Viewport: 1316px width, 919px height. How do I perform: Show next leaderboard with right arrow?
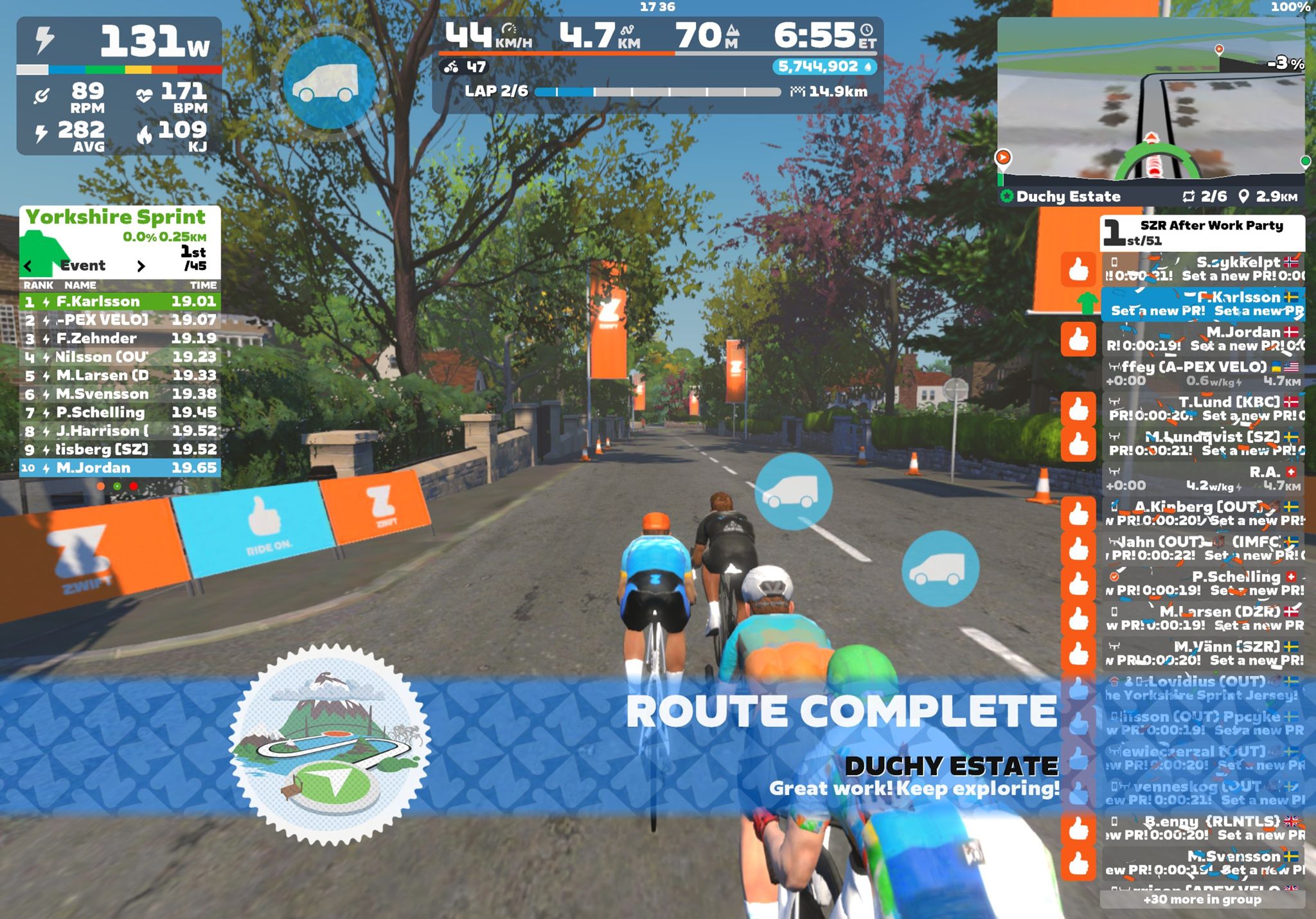pos(141,265)
